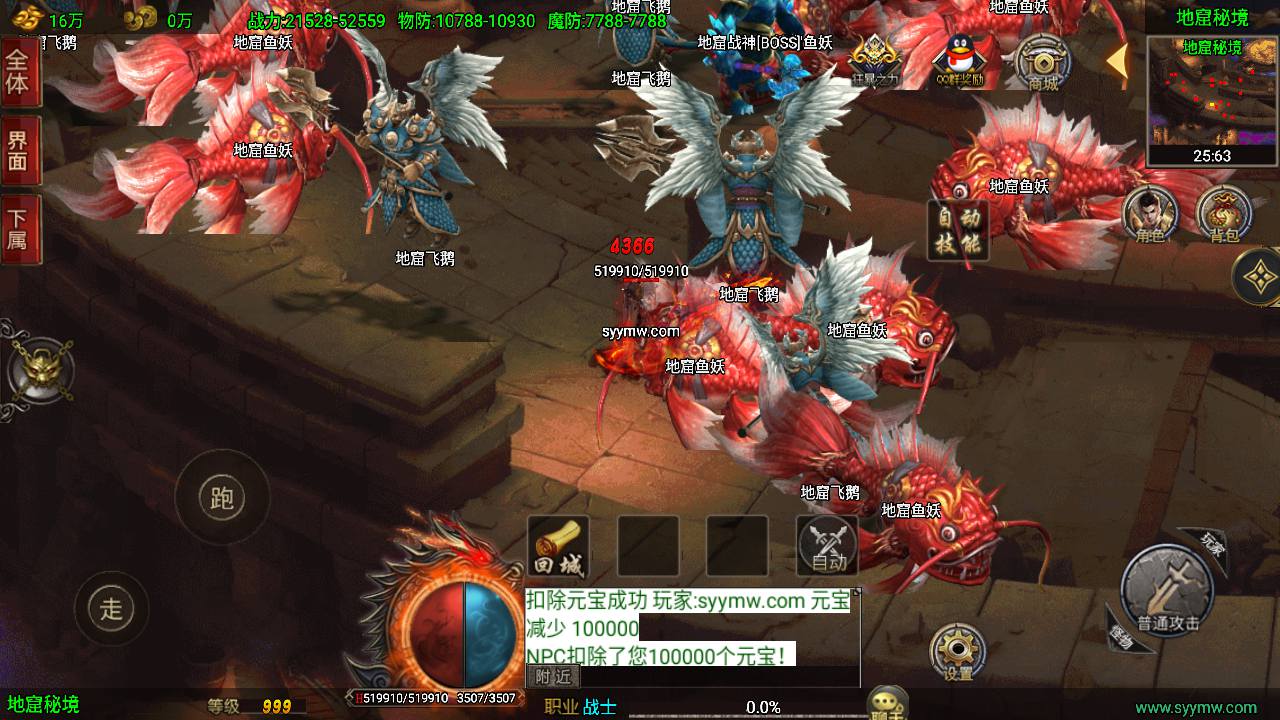Open the 附近 nearby chat tab

(x=553, y=676)
